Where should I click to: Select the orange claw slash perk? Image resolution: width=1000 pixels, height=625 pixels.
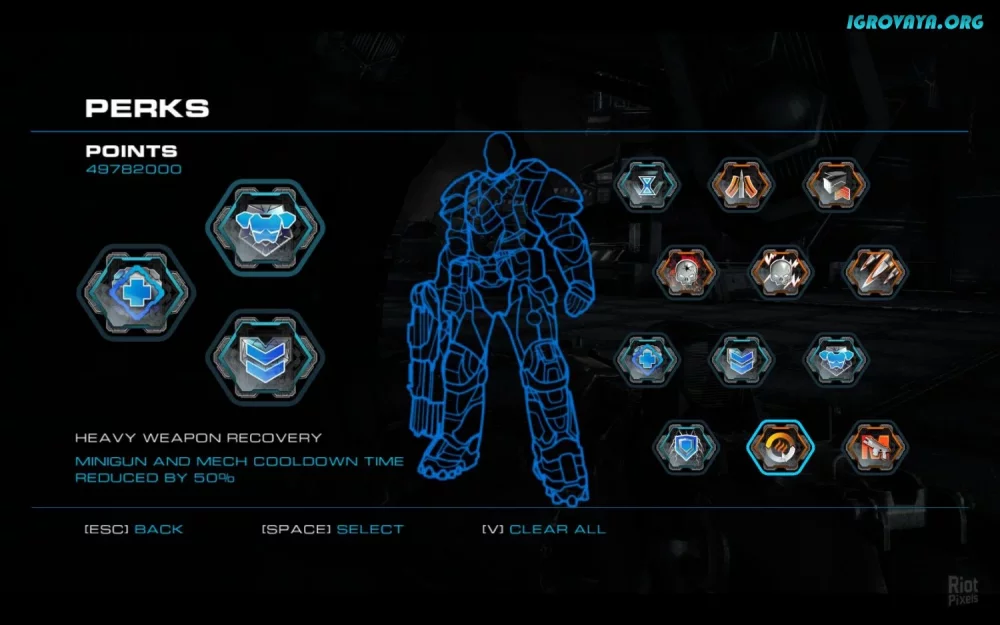click(x=873, y=272)
